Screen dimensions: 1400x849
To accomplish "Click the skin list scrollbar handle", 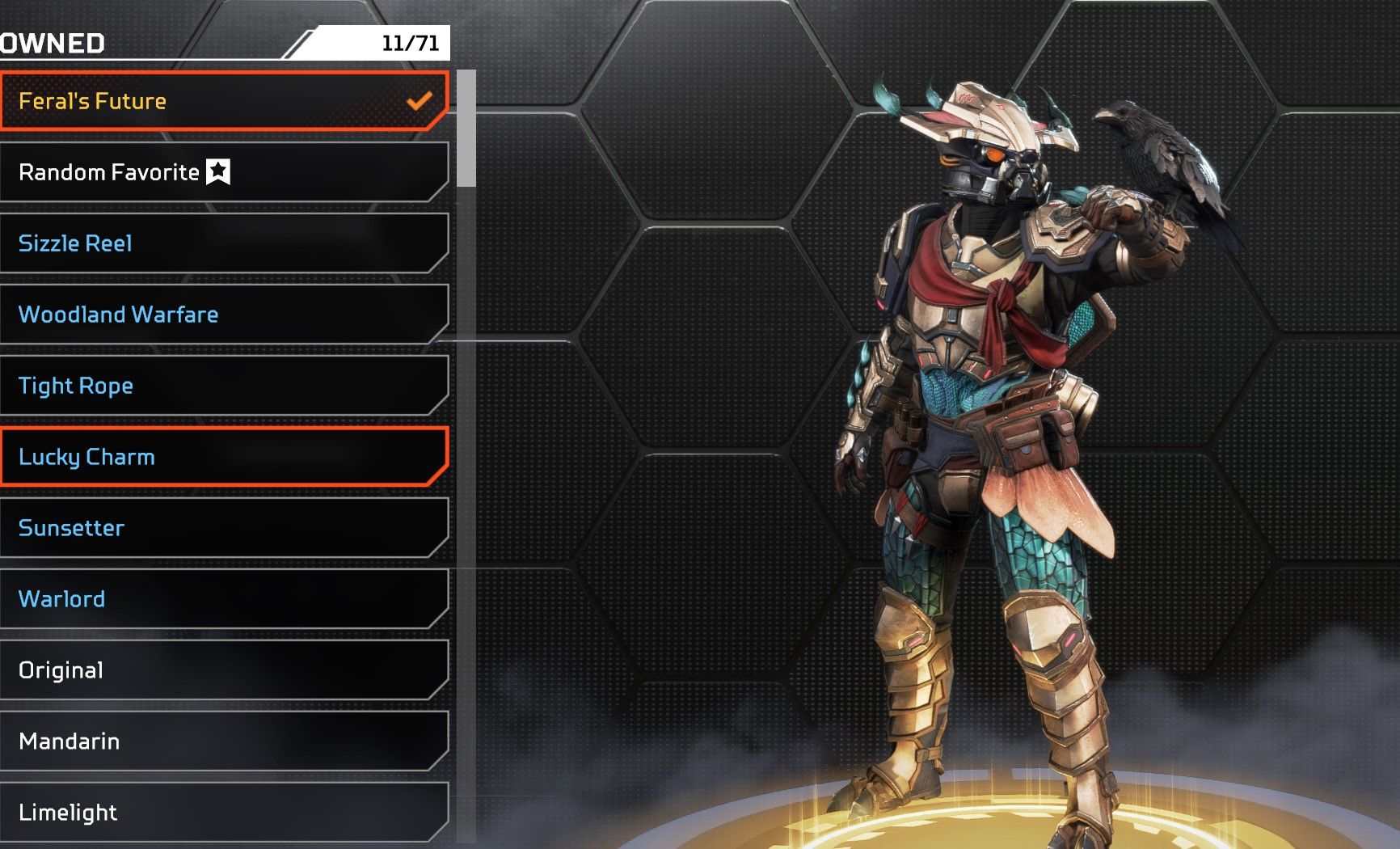I will (466, 128).
